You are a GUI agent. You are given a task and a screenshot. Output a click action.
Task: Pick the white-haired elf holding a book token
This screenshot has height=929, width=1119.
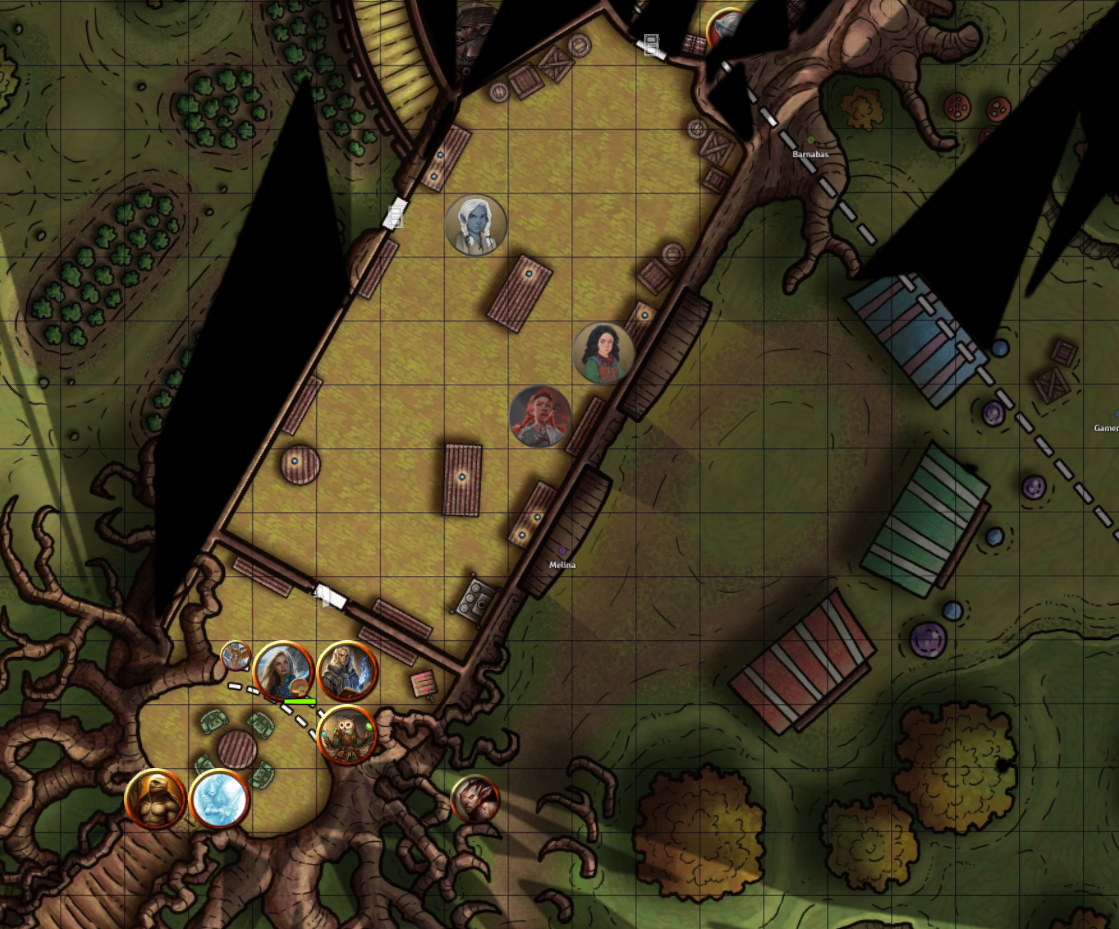point(347,671)
